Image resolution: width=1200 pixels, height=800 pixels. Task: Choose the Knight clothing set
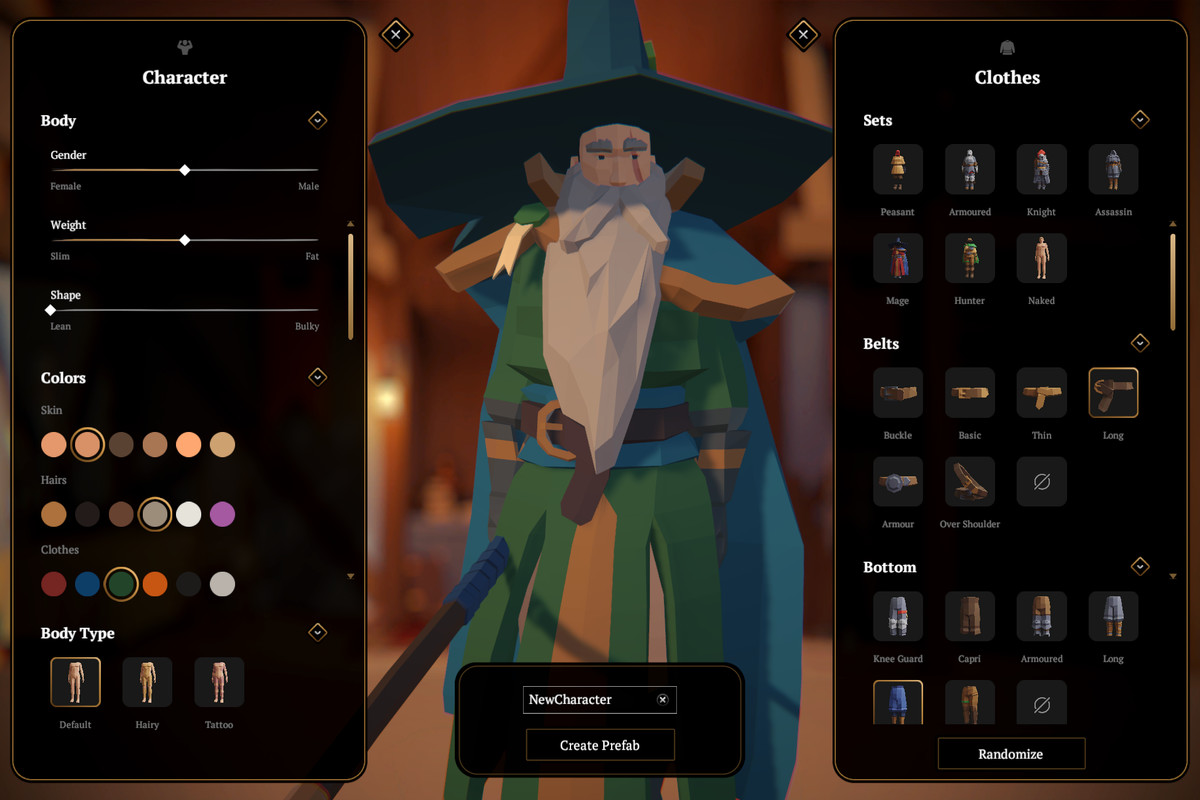[x=1041, y=169]
